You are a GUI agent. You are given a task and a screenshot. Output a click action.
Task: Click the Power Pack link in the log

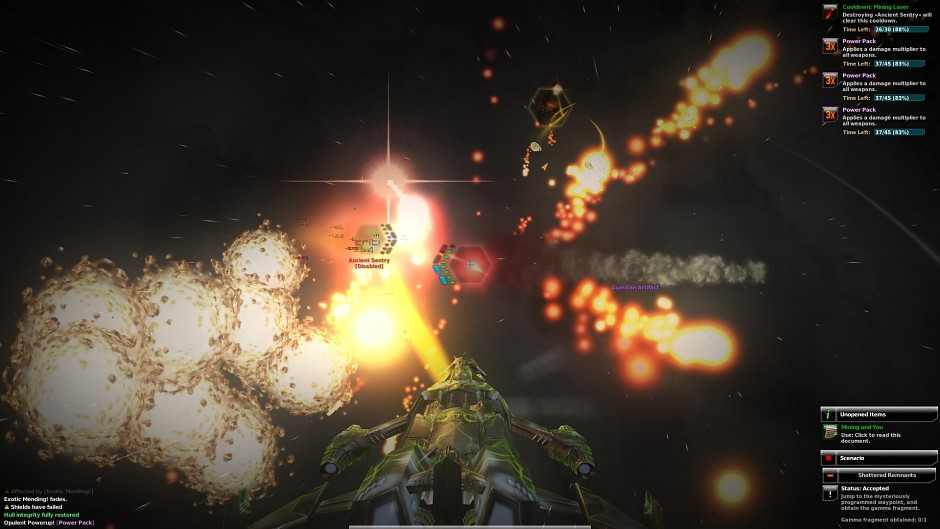tap(75, 522)
